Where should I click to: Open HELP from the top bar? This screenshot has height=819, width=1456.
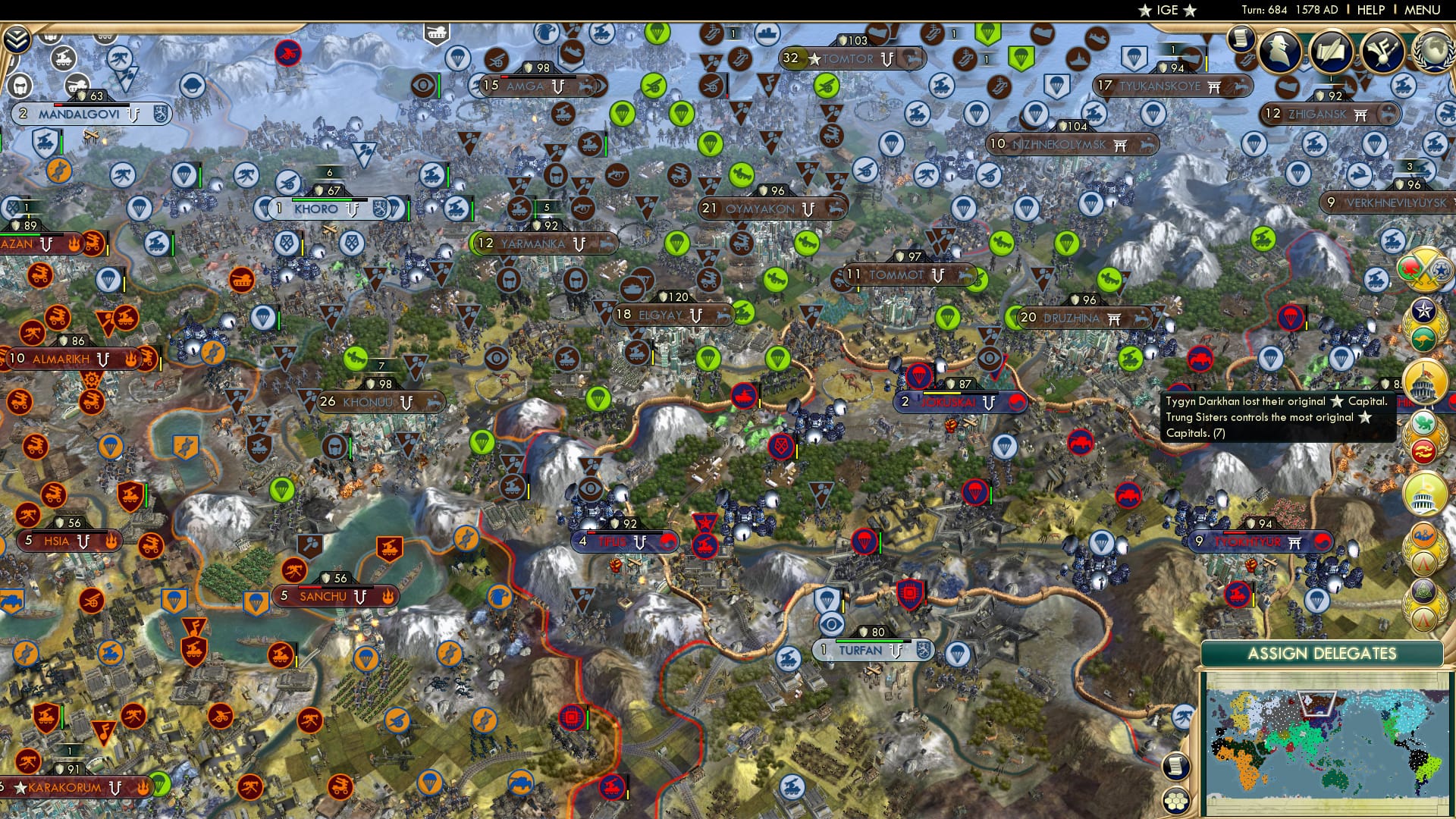click(x=1373, y=10)
